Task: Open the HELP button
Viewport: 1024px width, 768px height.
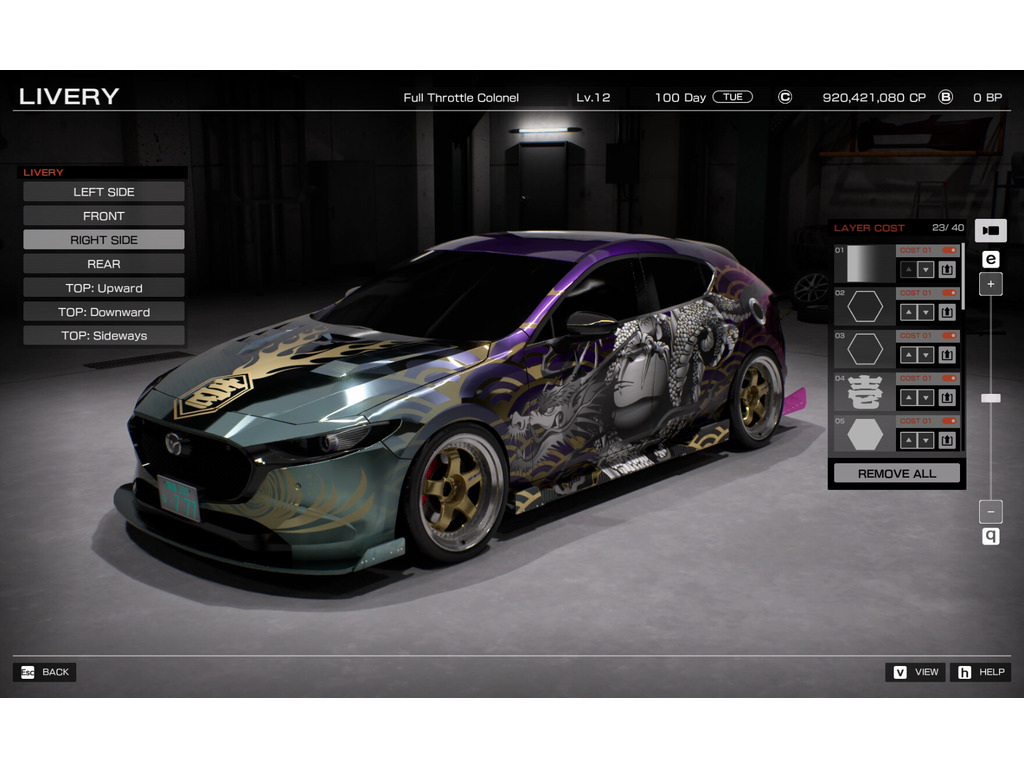Action: 980,672
